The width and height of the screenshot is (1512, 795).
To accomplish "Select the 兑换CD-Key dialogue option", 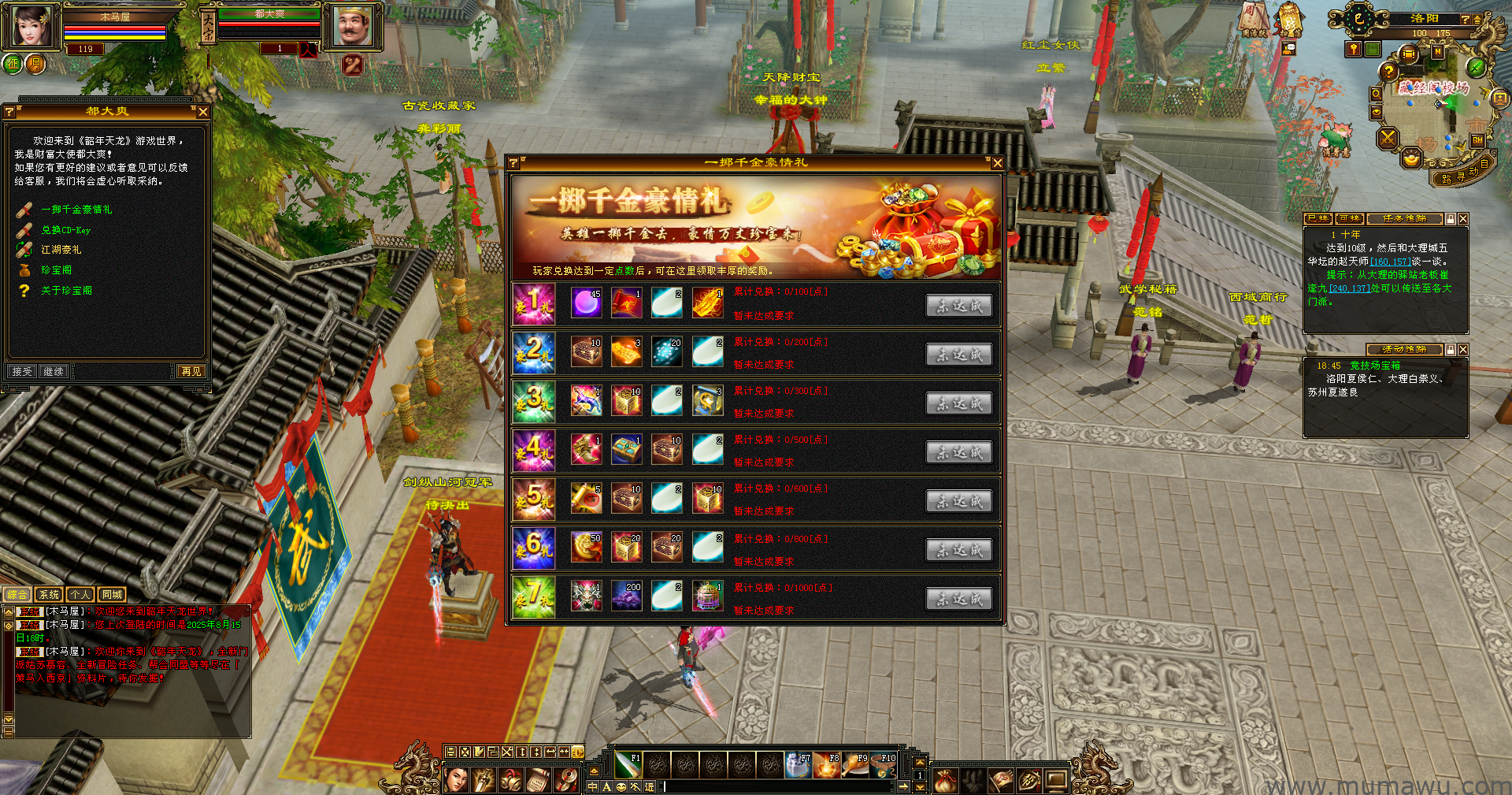I will pos(66,230).
